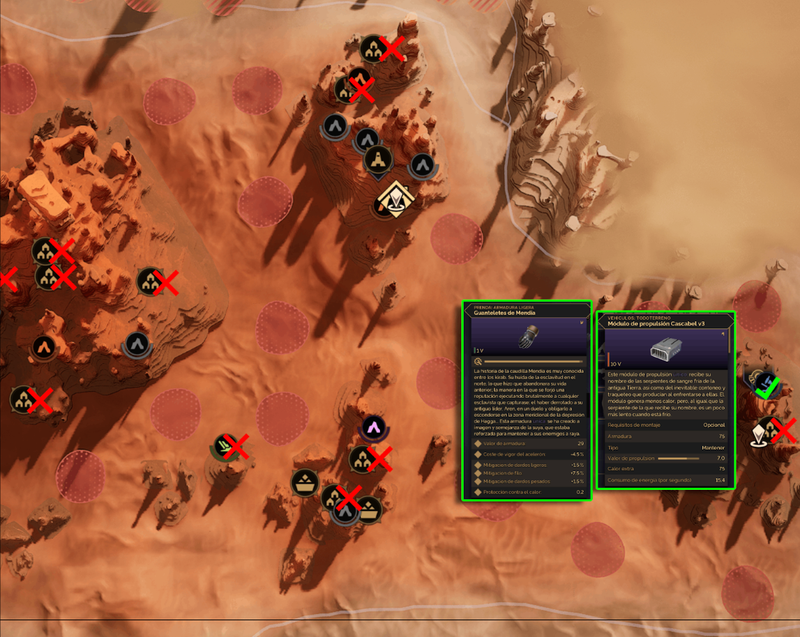Screen dimensions: 800x637
Task: Select the gold tower map marker
Action: (378, 160)
